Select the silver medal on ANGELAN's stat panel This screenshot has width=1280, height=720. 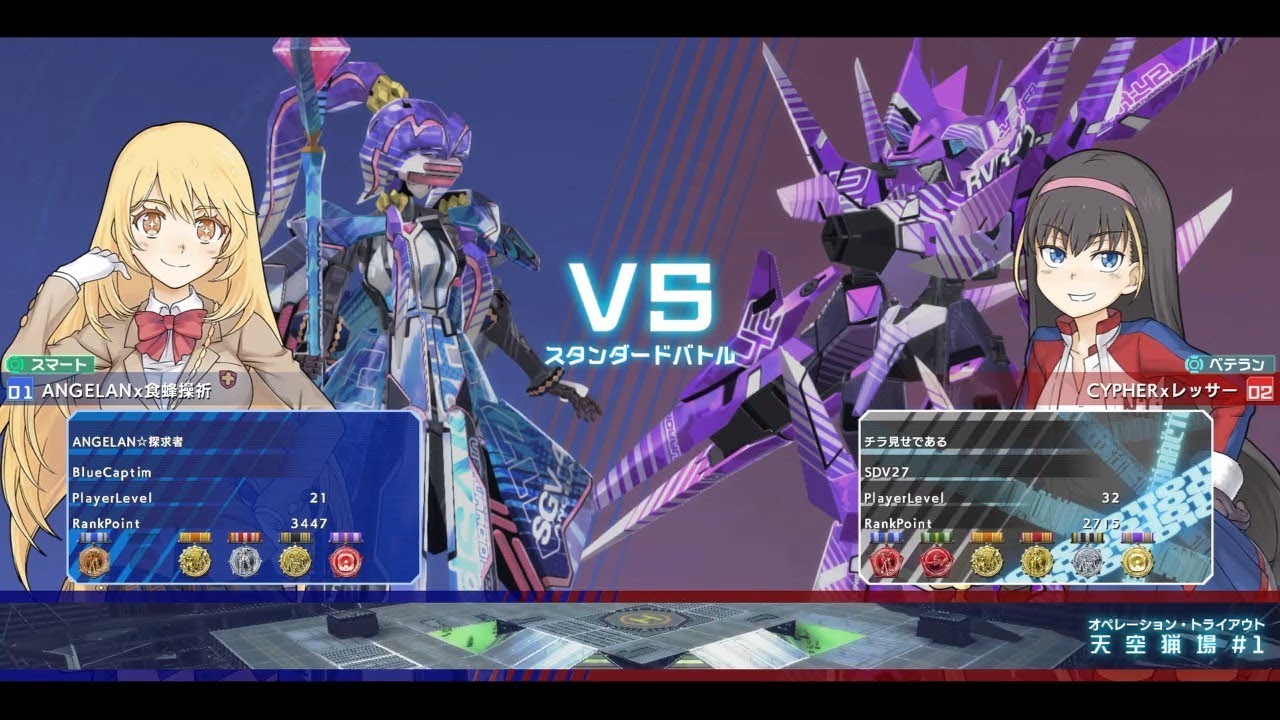(243, 562)
